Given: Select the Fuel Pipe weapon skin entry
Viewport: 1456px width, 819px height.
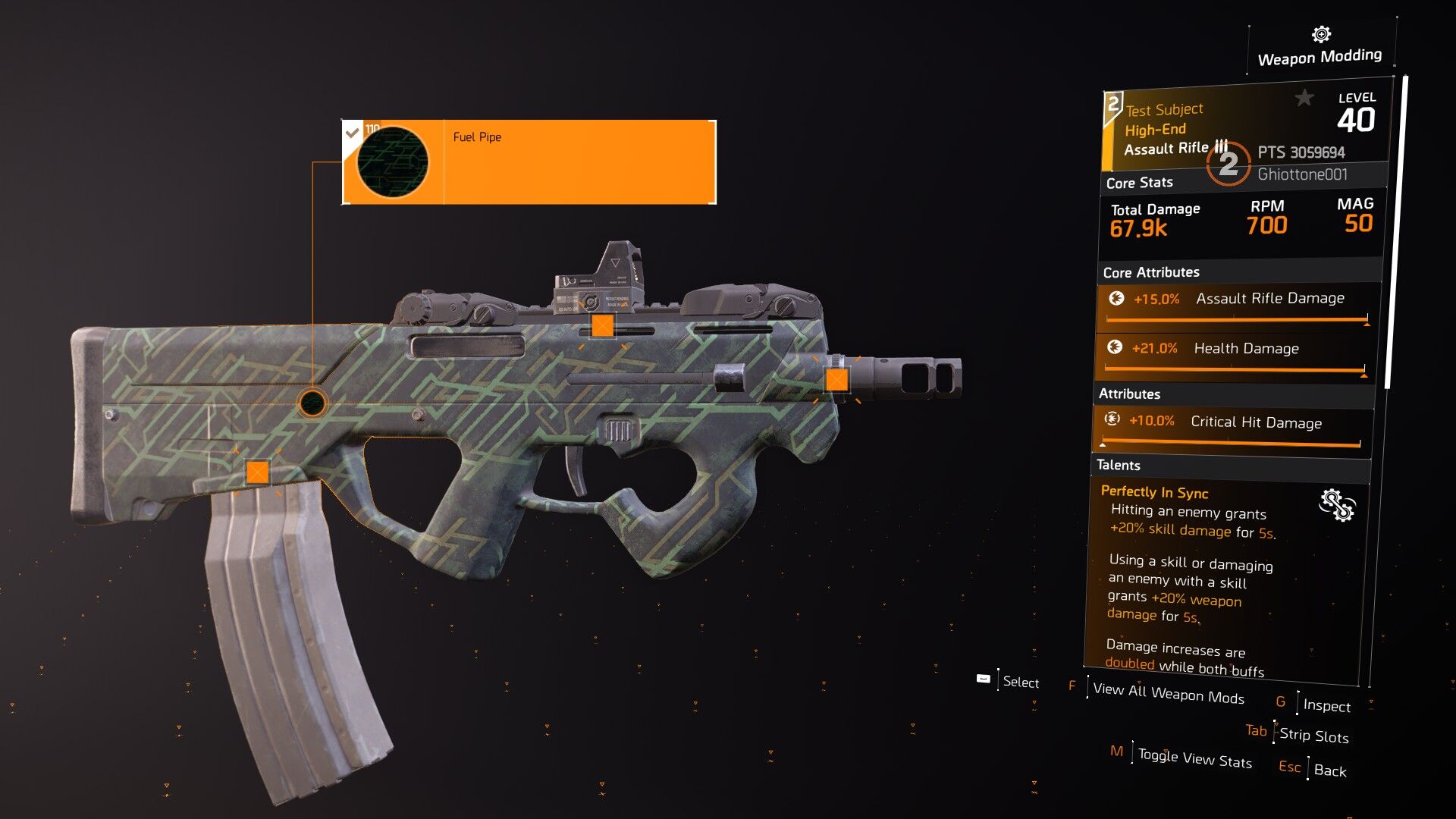Looking at the screenshot, I should tap(529, 162).
